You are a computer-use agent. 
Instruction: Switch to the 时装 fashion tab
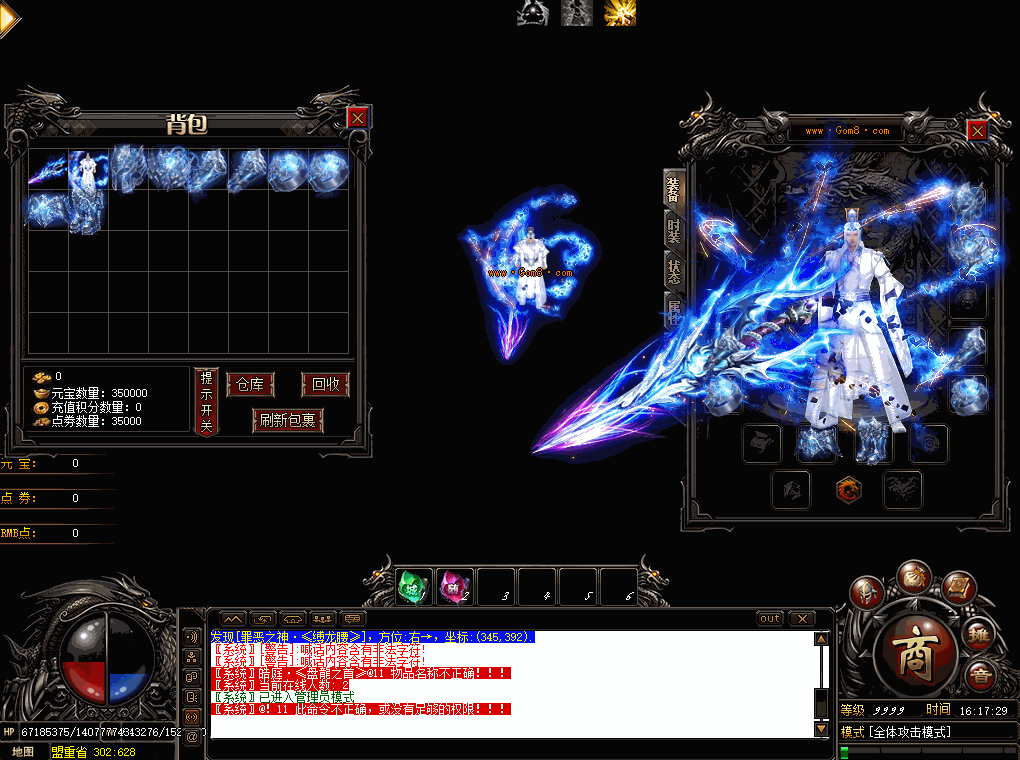[675, 231]
